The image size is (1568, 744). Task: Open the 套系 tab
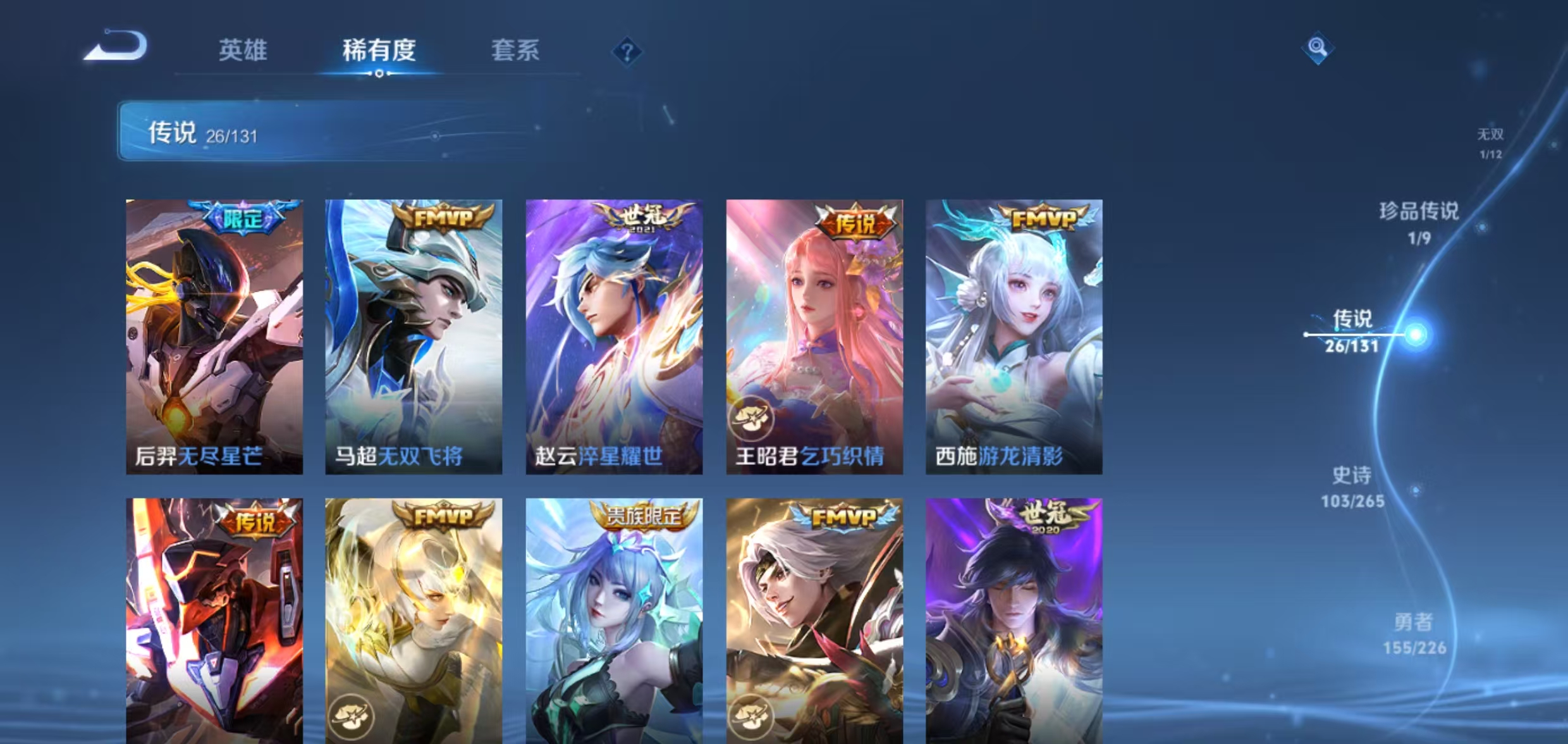pyautogui.click(x=516, y=52)
